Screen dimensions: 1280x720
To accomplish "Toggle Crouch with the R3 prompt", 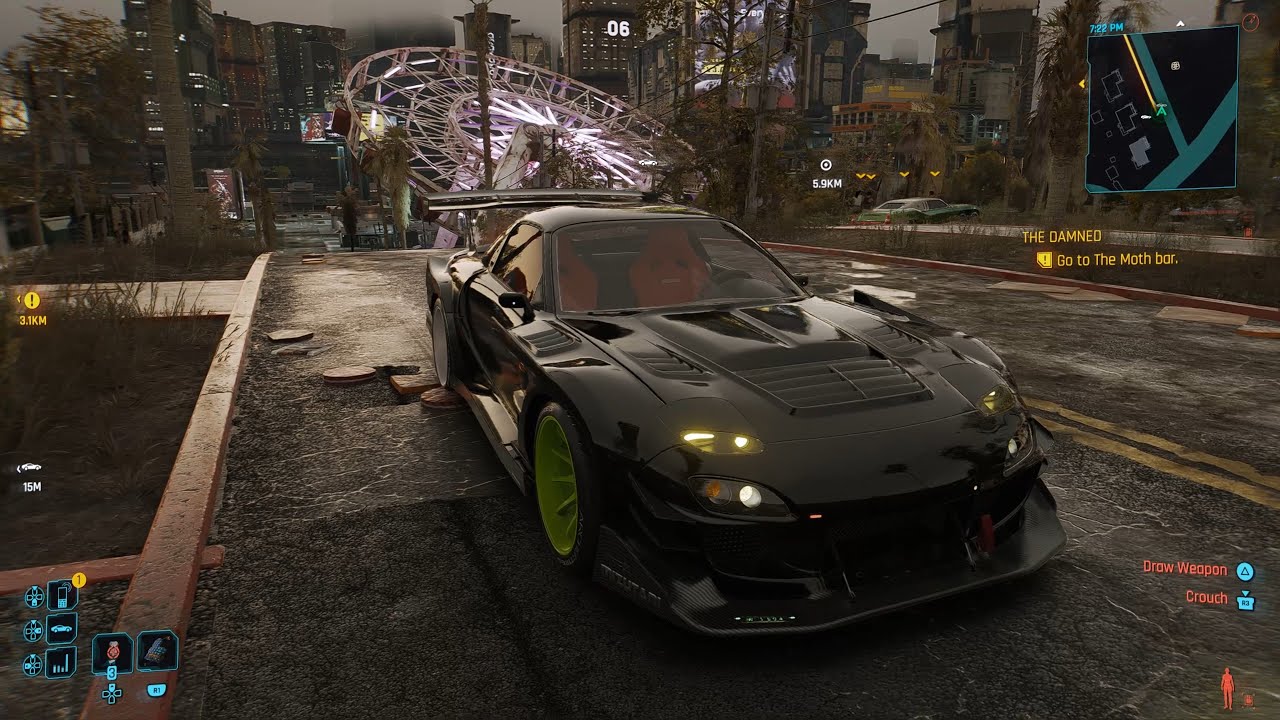I will pyautogui.click(x=1243, y=597).
